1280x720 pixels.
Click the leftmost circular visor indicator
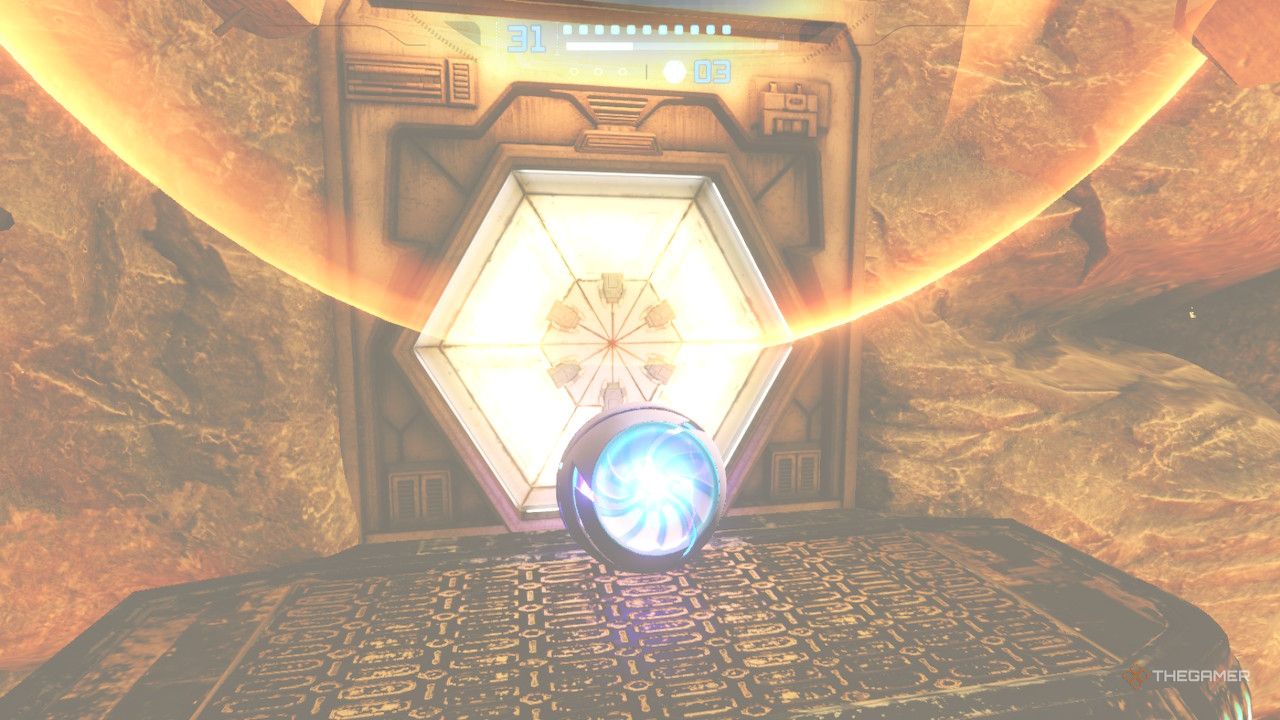575,71
